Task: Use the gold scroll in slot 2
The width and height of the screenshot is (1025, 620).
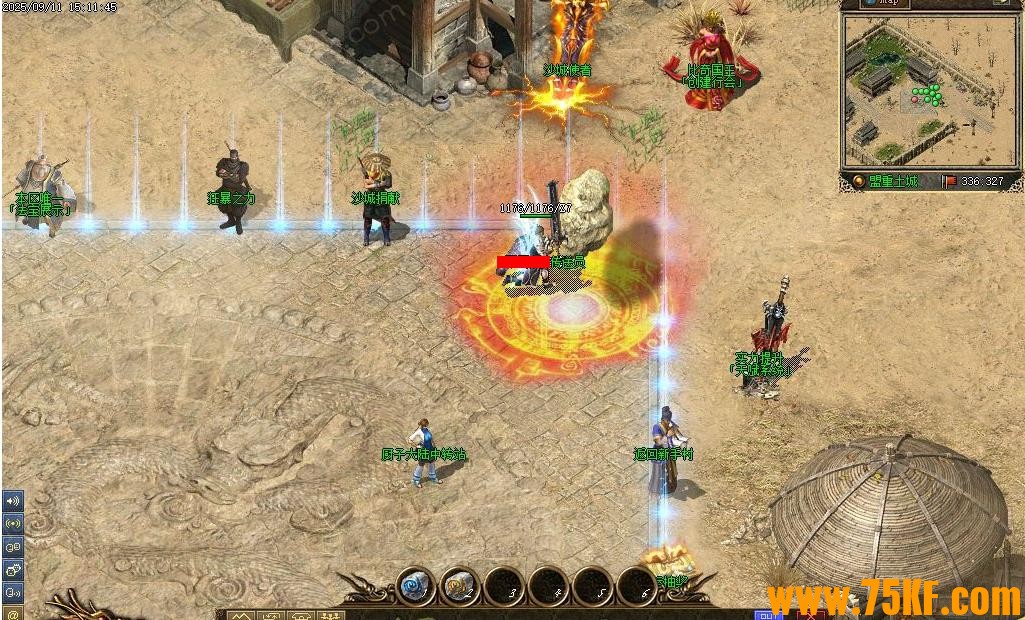Action: coord(460,584)
